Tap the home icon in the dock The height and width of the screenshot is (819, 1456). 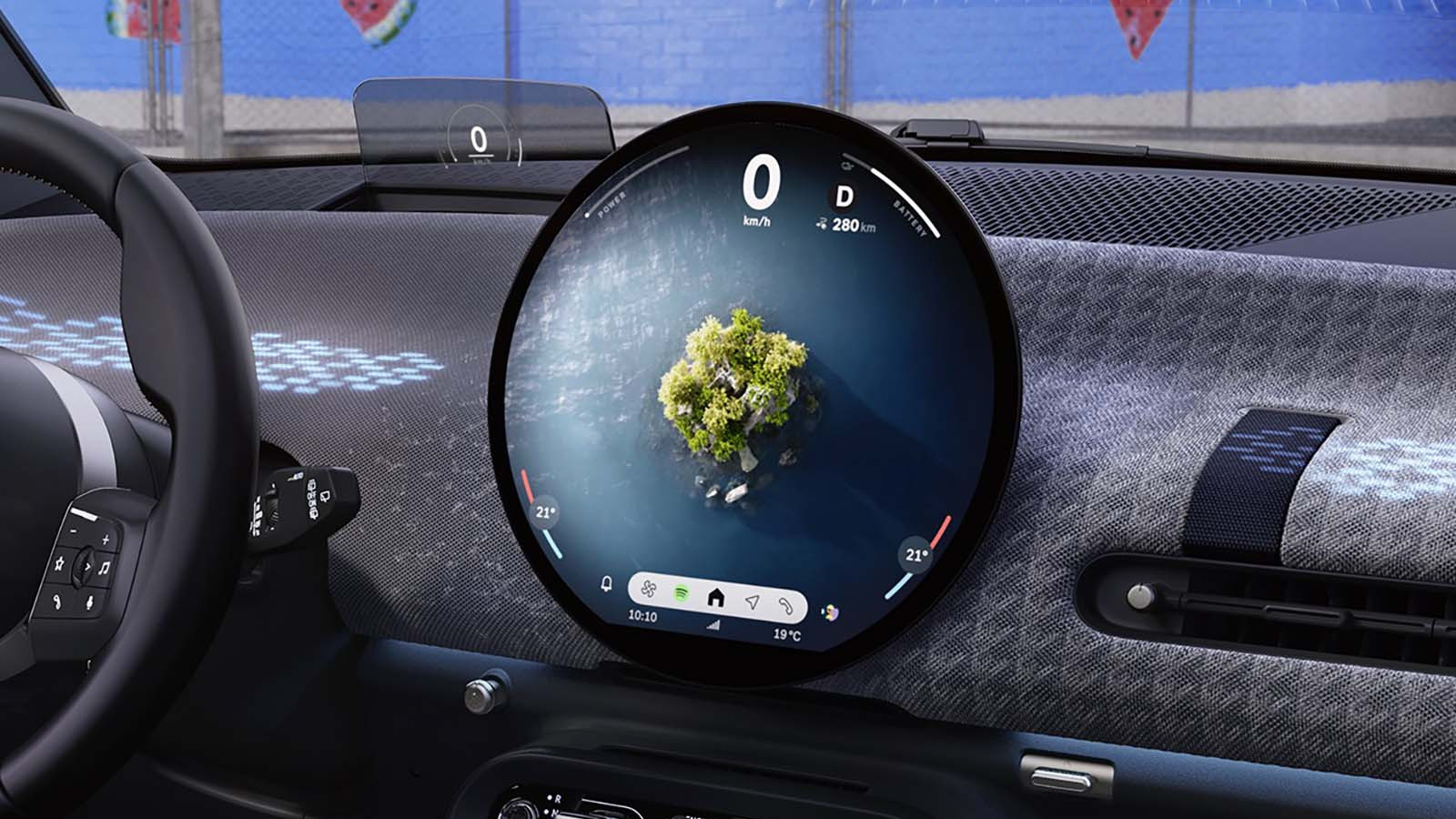[x=717, y=599]
